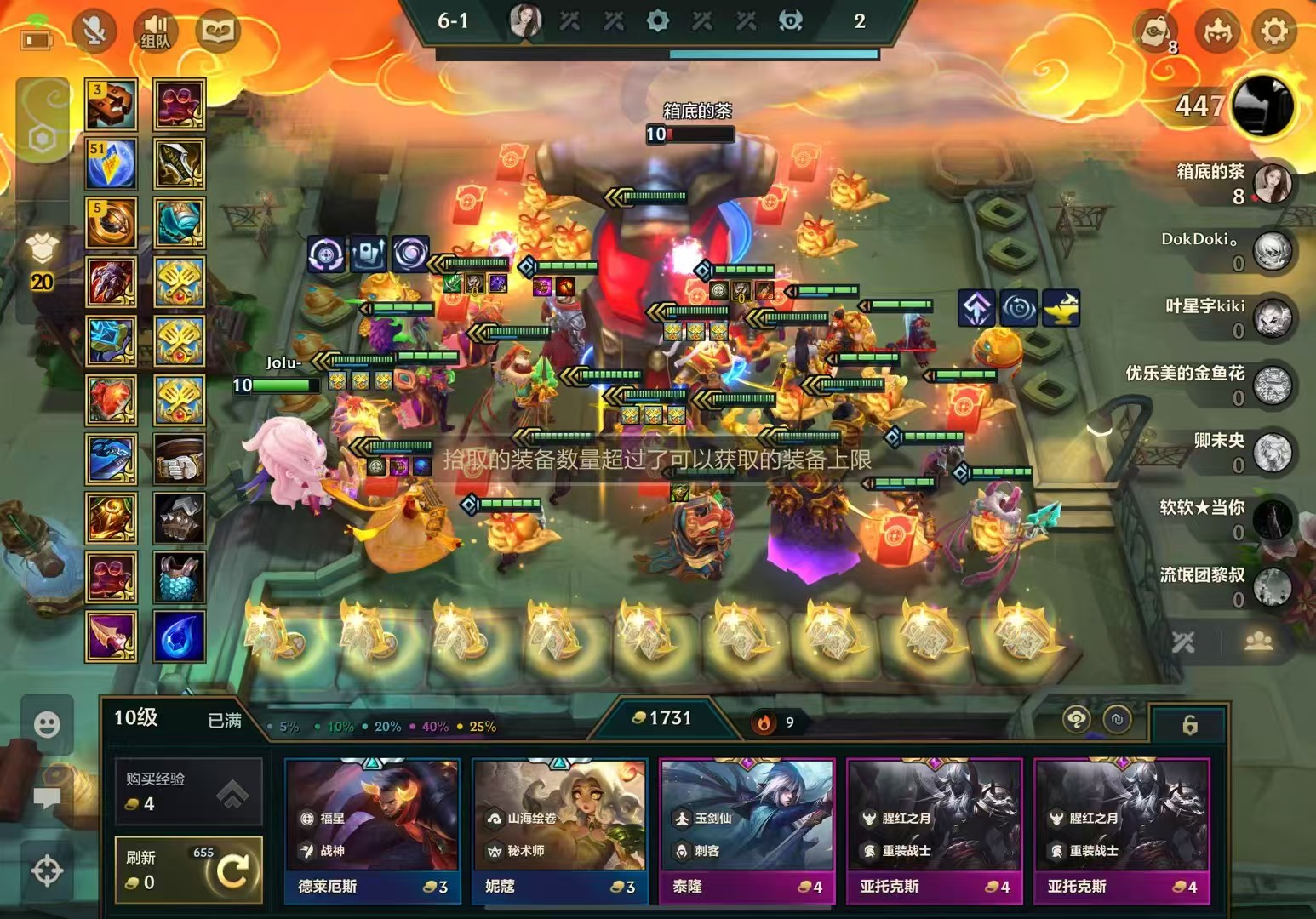Click the crosshair recenter button
Screen dimensions: 1316x919
click(x=47, y=870)
